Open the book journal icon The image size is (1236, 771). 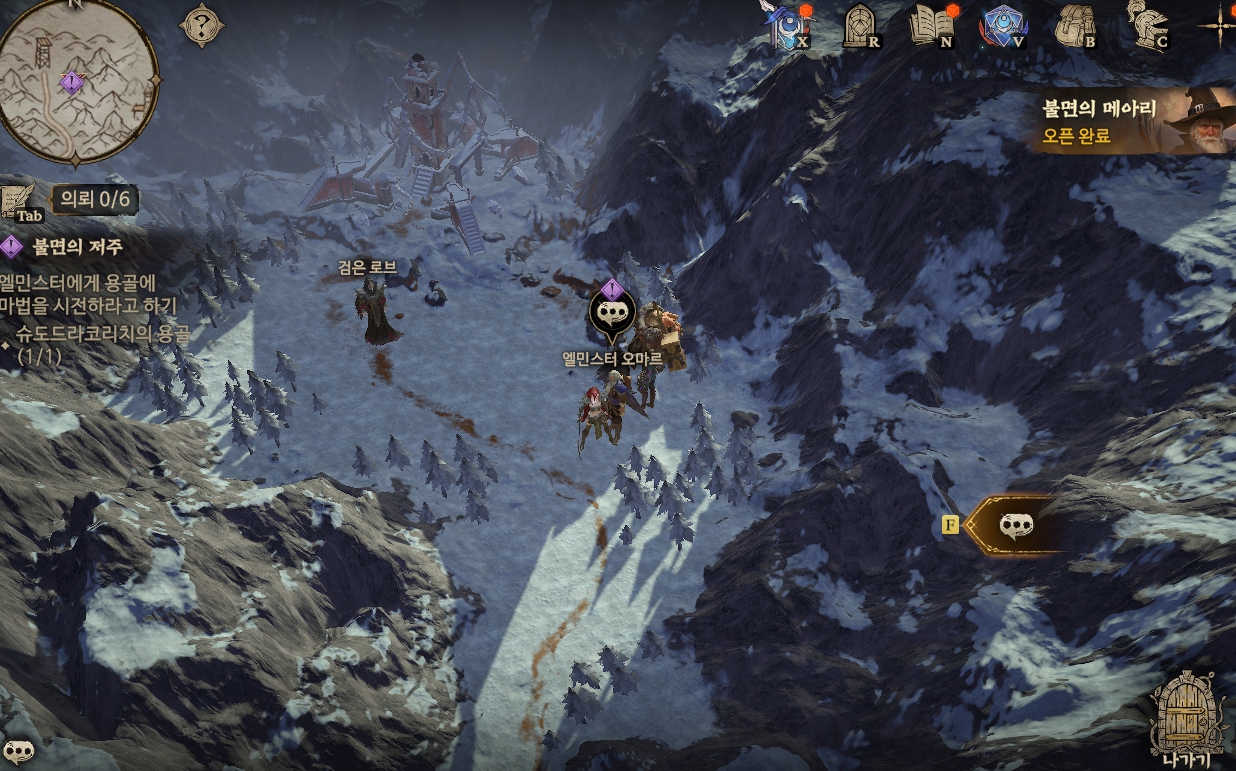coord(932,26)
